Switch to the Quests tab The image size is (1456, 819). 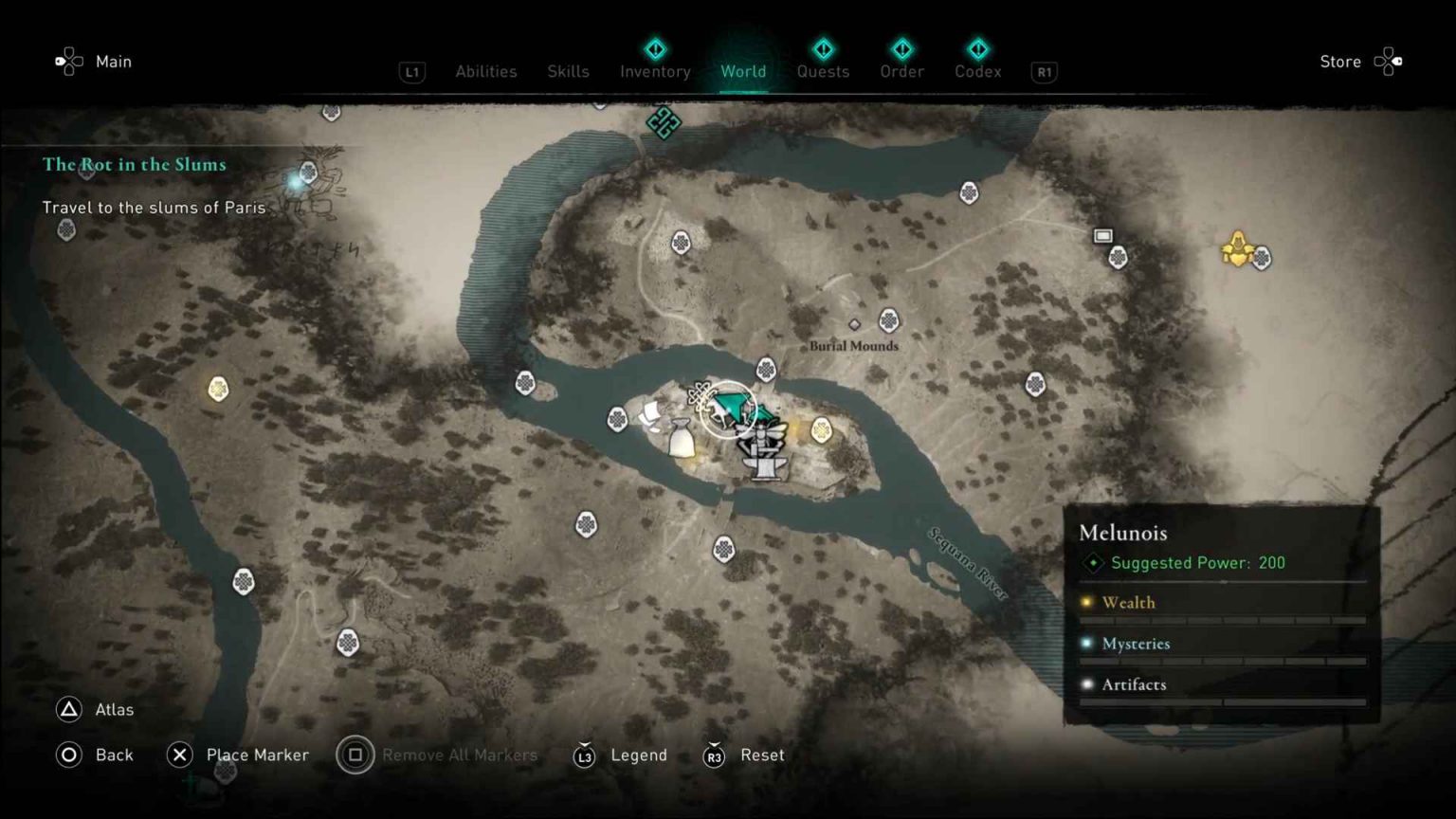(x=823, y=71)
